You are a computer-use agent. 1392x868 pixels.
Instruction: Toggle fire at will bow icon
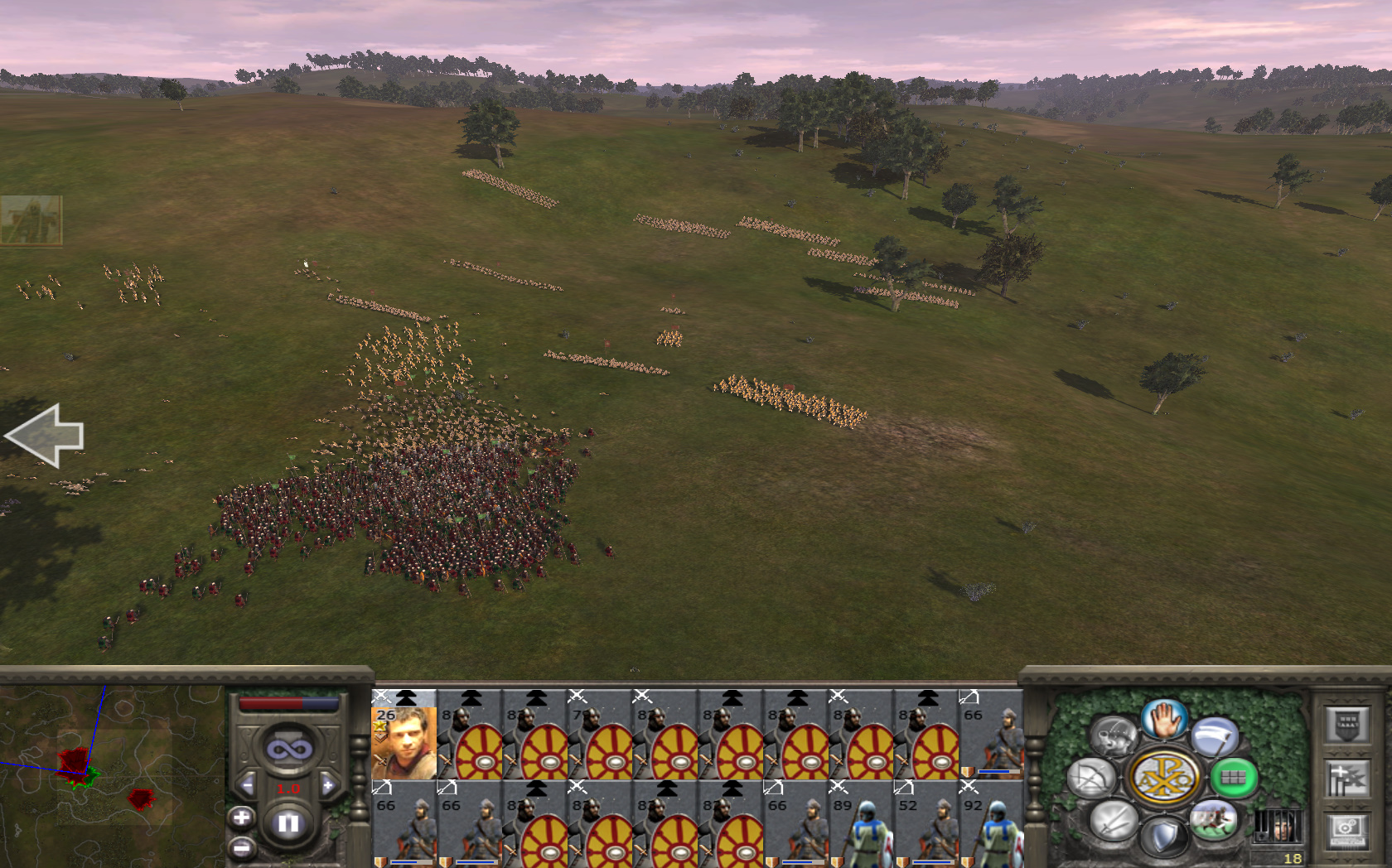click(x=1091, y=779)
